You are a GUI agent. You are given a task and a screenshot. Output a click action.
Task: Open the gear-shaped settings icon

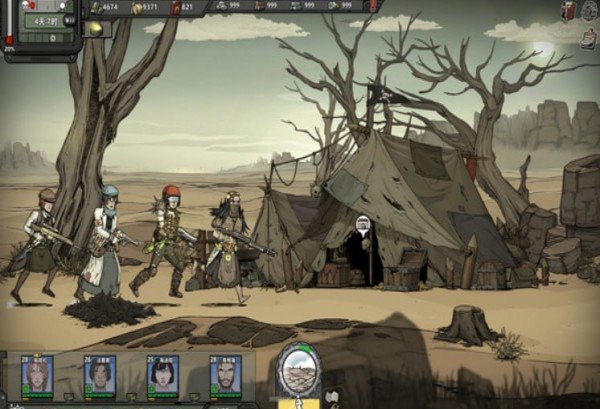point(589,10)
